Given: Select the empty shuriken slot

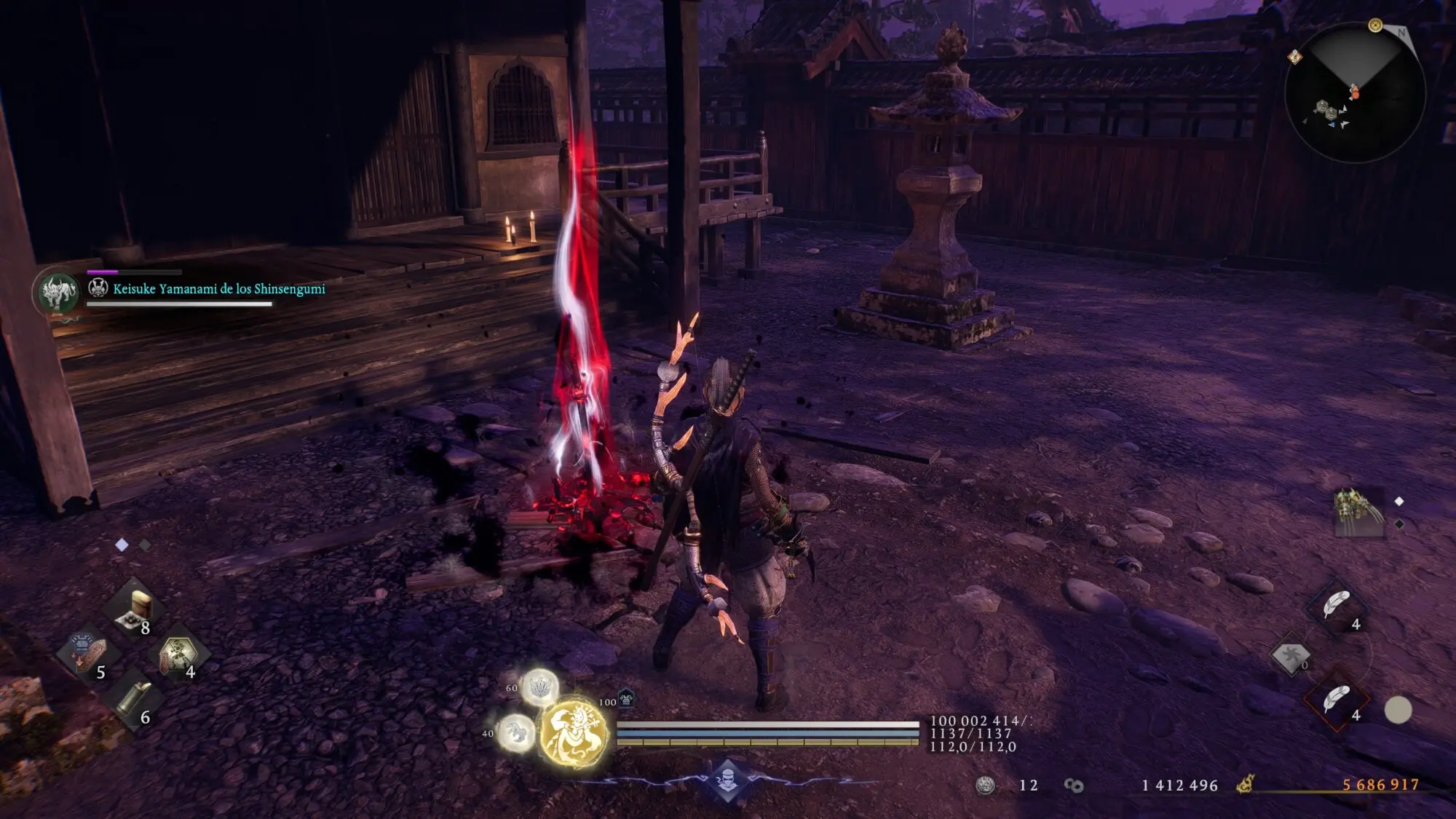Looking at the screenshot, I should tap(1290, 655).
